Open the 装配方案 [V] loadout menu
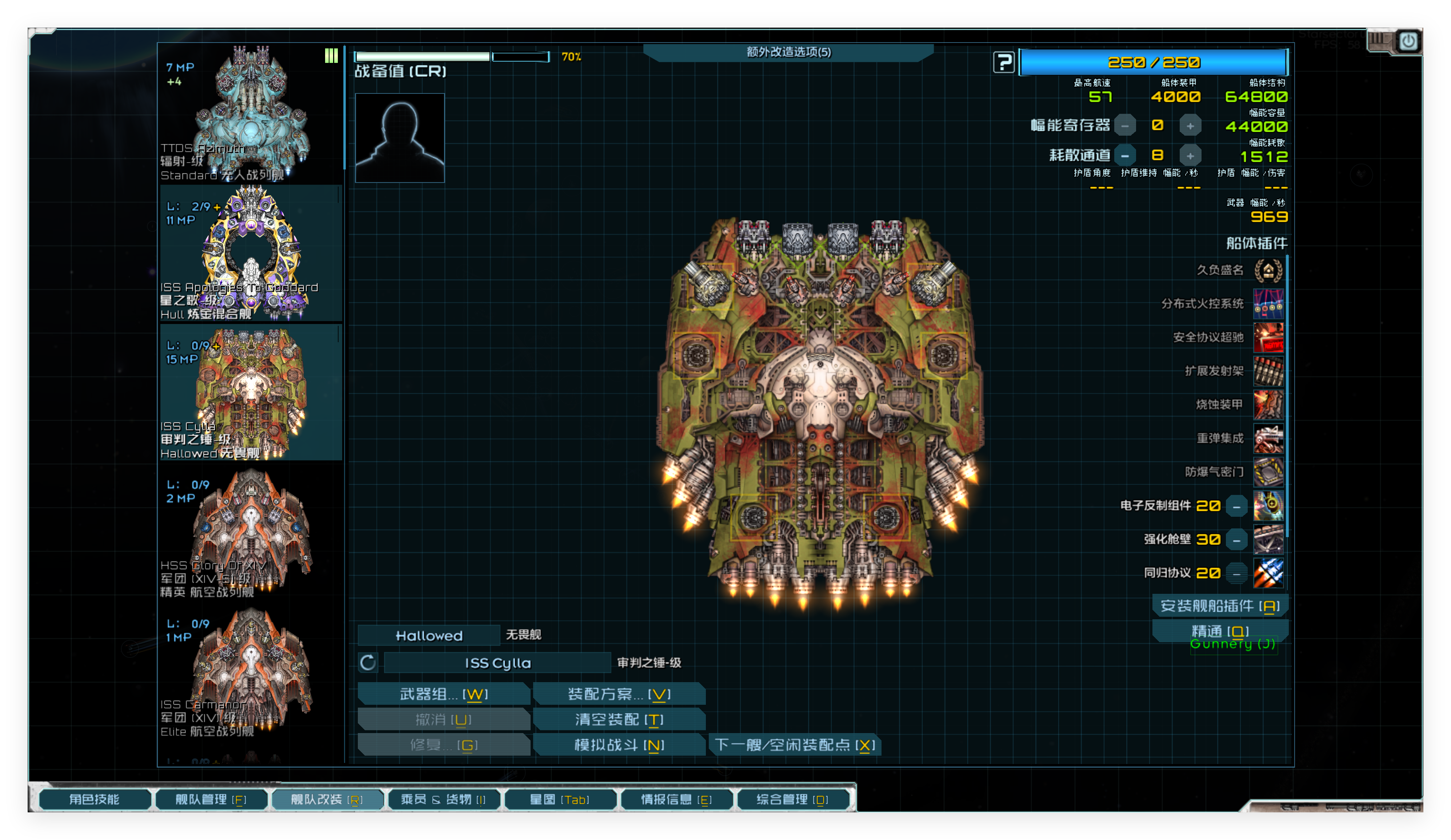The width and height of the screenshot is (1451, 840). (x=620, y=694)
